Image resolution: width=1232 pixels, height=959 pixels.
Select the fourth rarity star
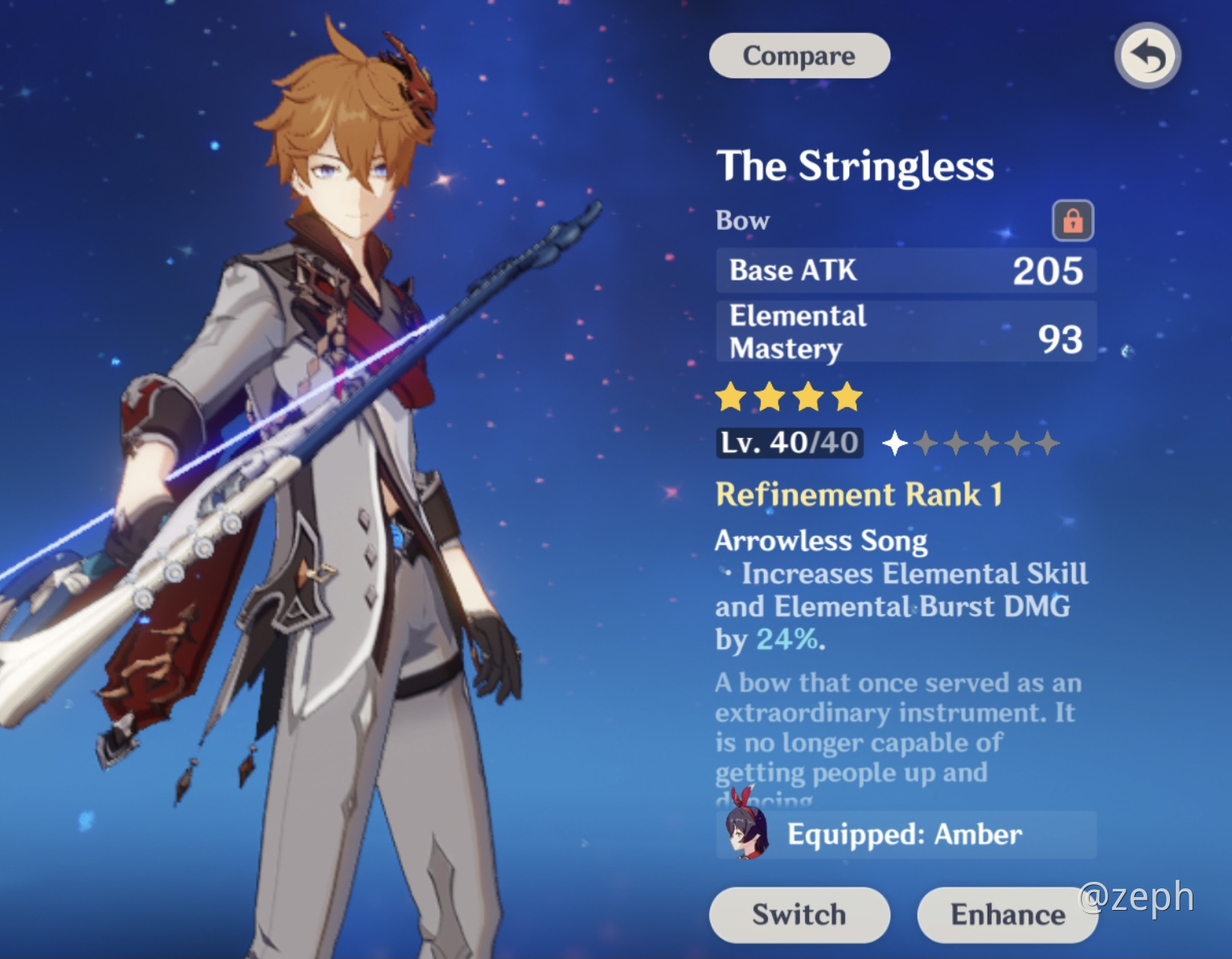[847, 396]
